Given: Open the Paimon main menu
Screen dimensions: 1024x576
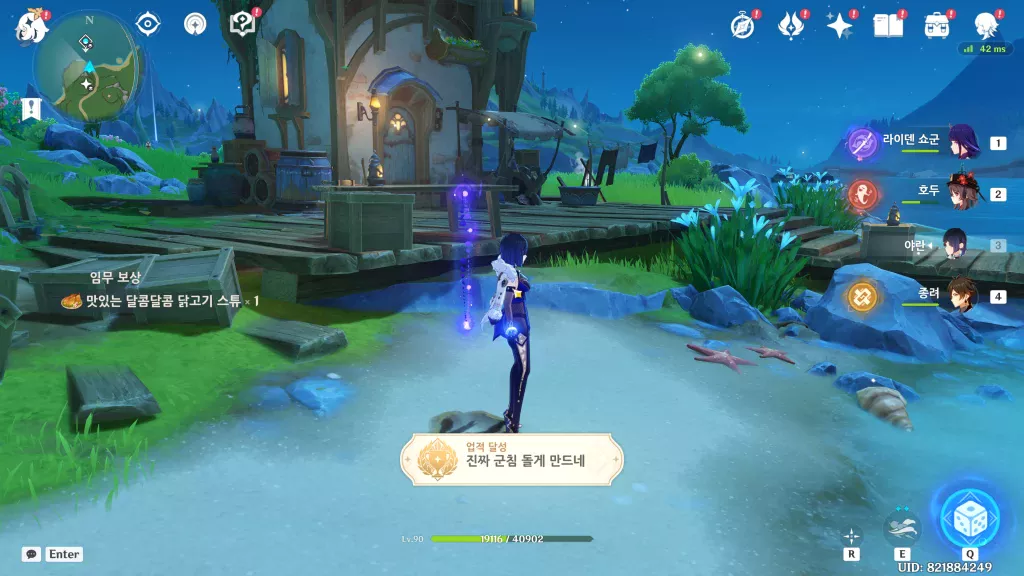Looking at the screenshot, I should coord(29,27).
